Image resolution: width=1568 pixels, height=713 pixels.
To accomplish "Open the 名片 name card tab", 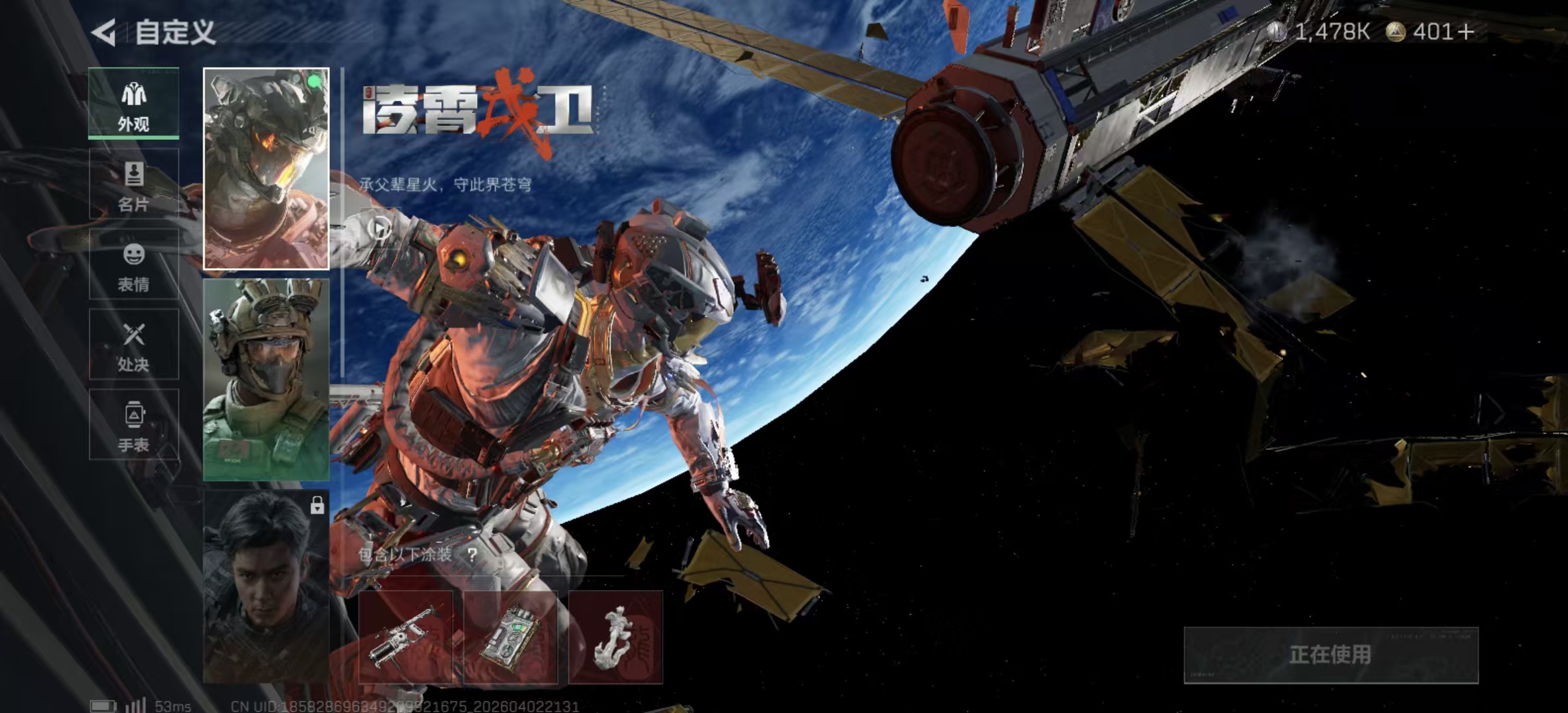I will click(133, 185).
